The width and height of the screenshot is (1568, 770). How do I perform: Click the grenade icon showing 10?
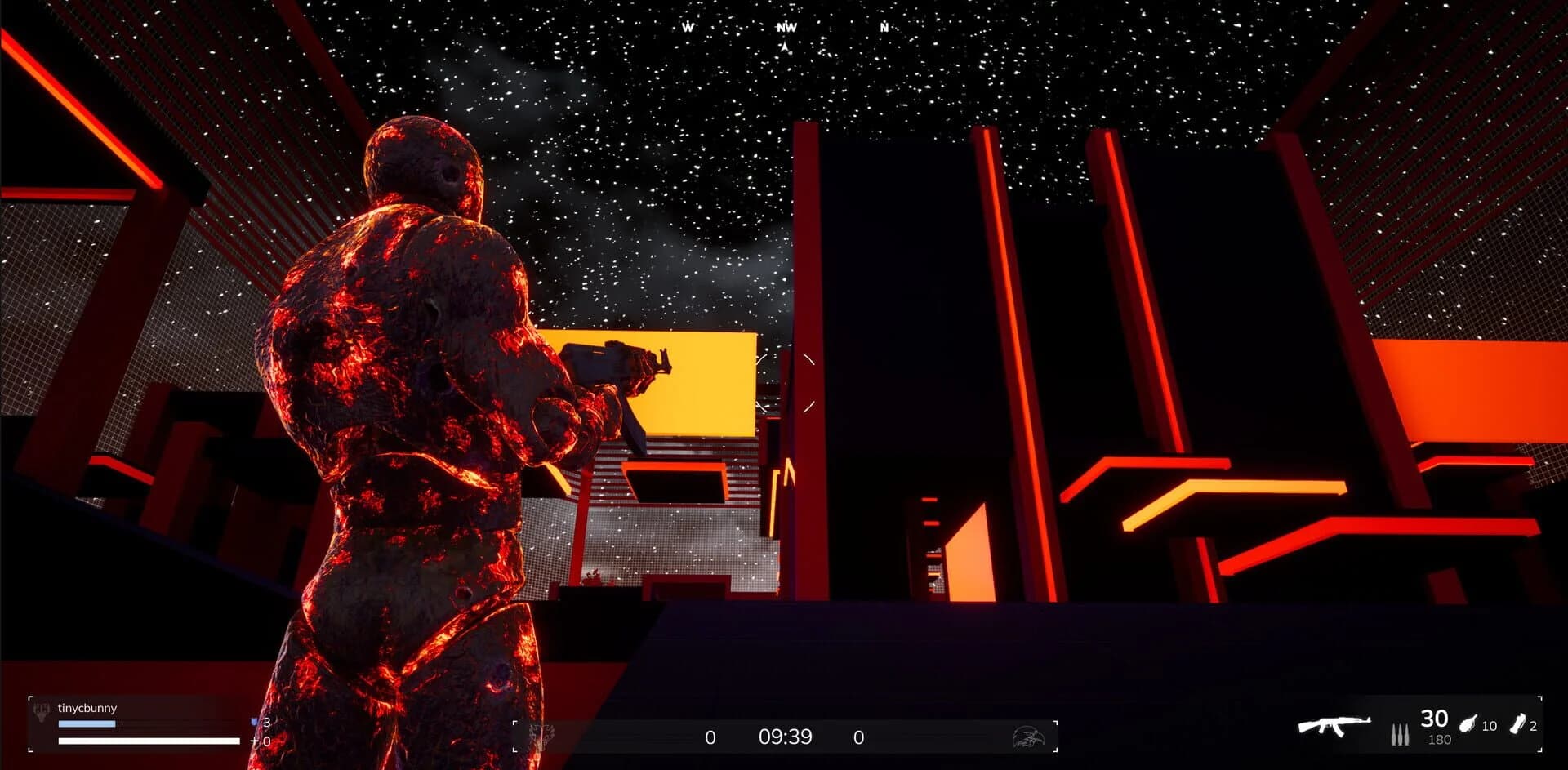pyautogui.click(x=1466, y=723)
